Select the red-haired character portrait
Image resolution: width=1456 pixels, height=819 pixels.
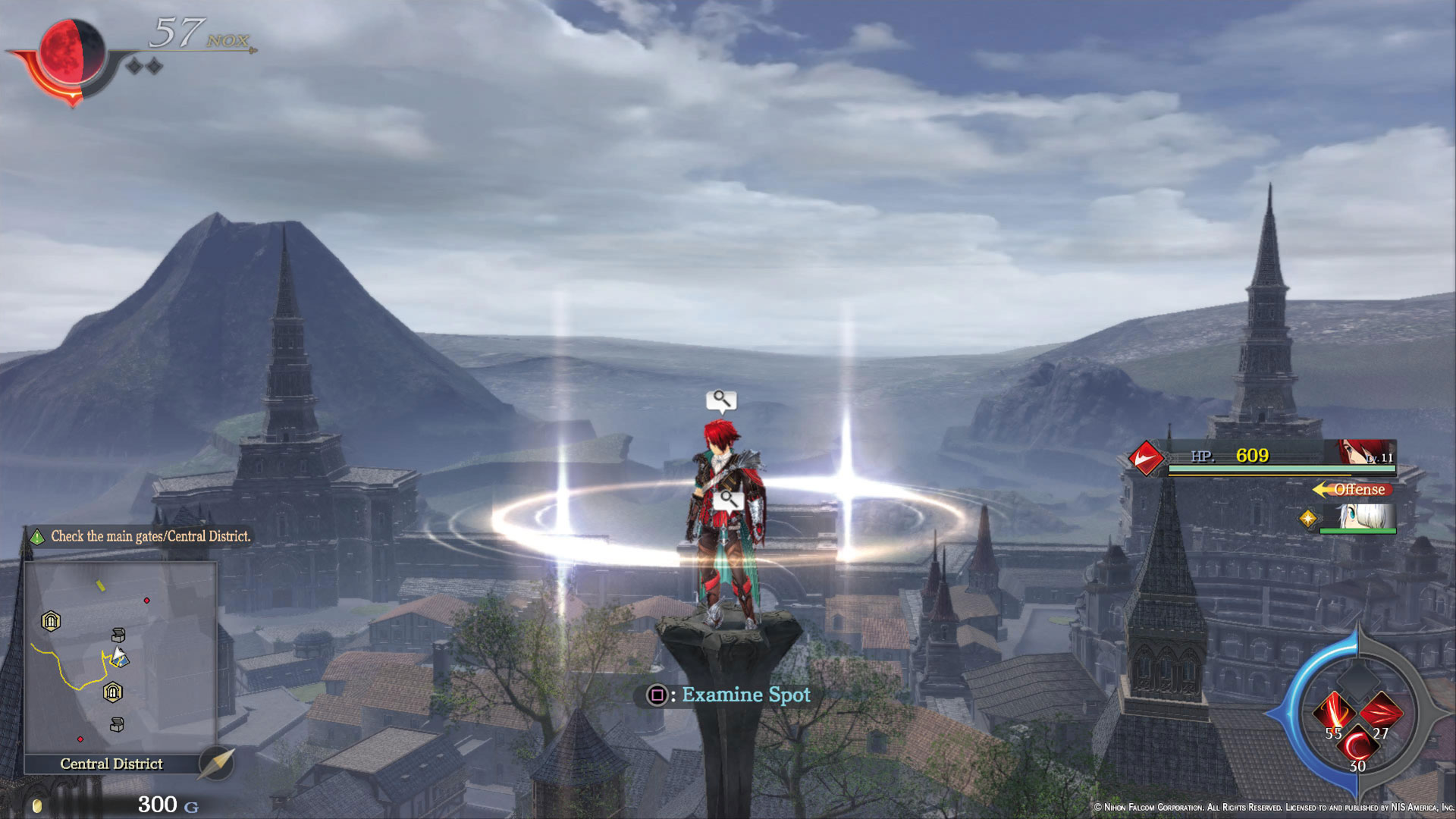coord(1366,453)
